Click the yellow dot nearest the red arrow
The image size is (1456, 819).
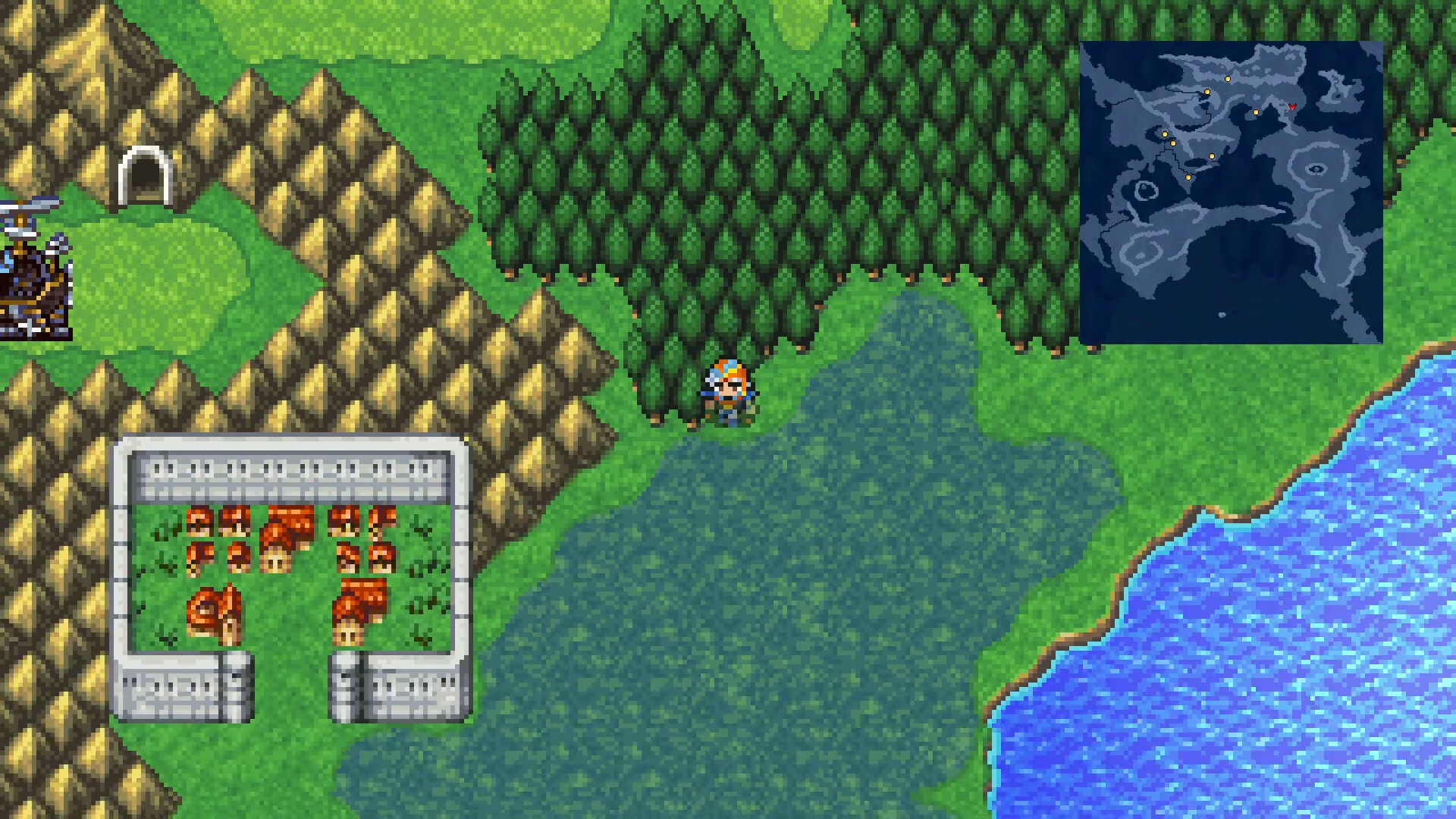point(1256,112)
